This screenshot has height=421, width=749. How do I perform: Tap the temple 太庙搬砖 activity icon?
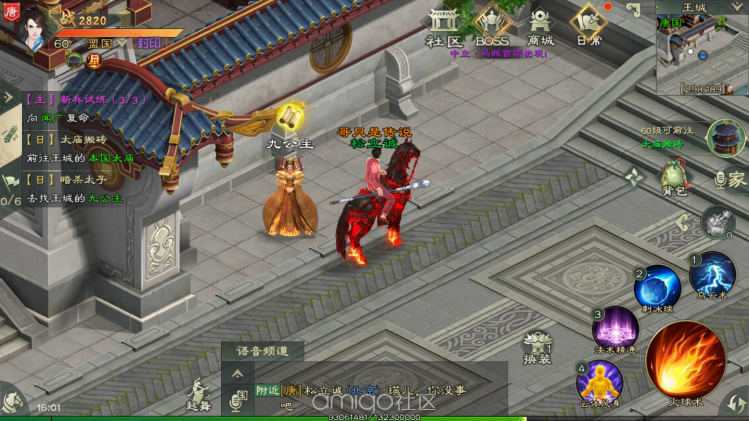[725, 138]
